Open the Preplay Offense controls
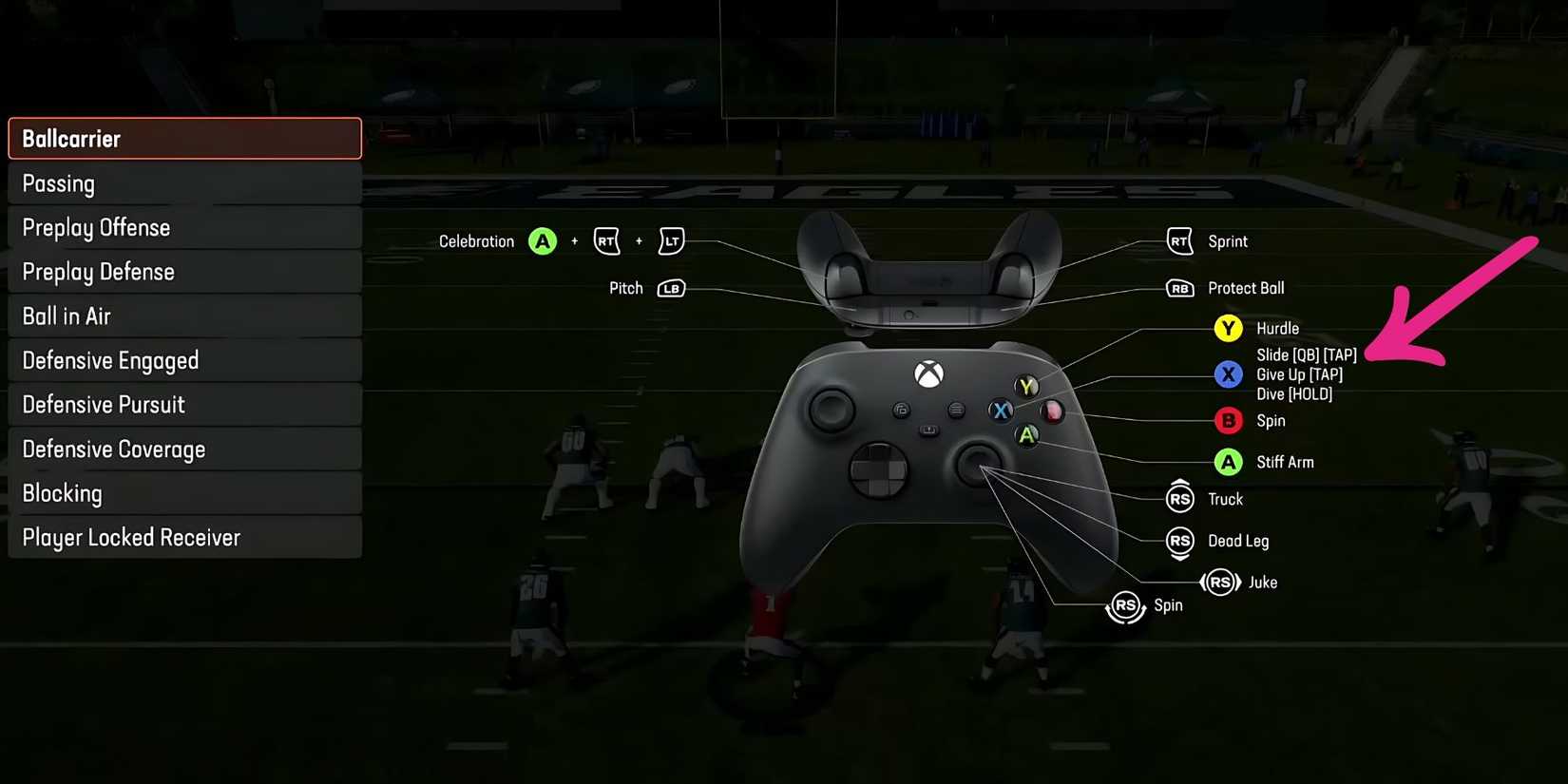 (x=184, y=227)
